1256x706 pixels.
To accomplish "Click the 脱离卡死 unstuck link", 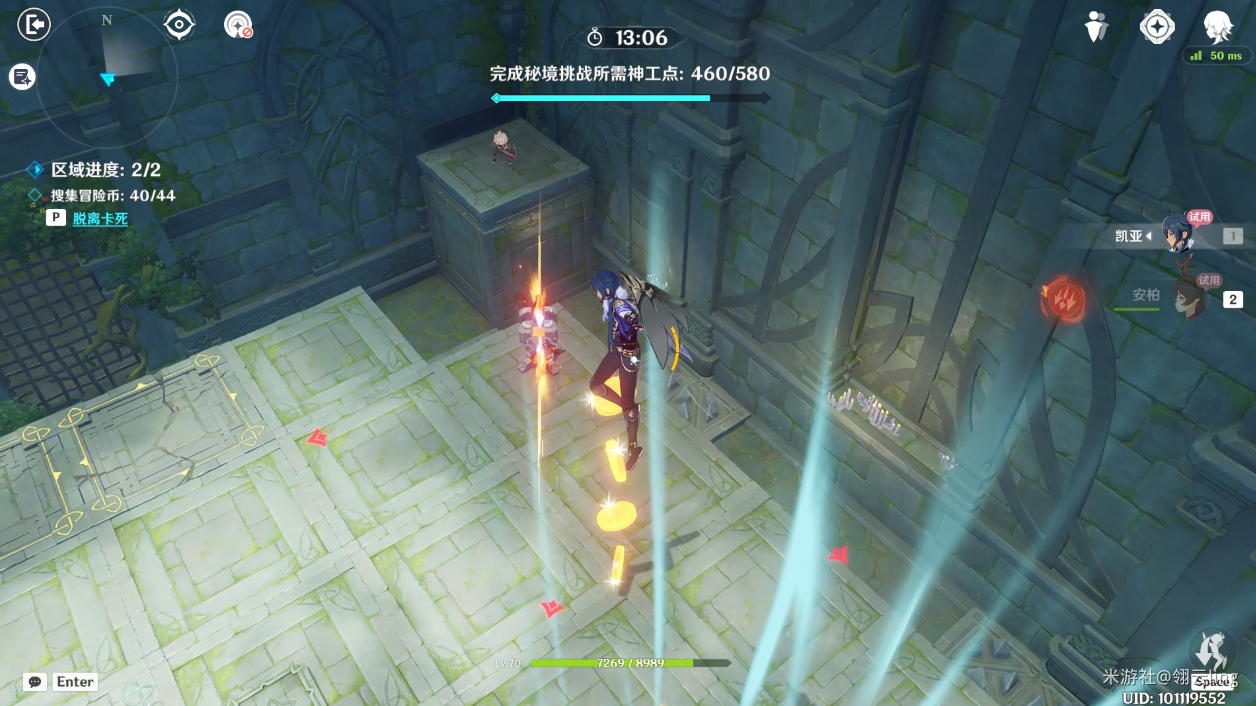I will 100,218.
